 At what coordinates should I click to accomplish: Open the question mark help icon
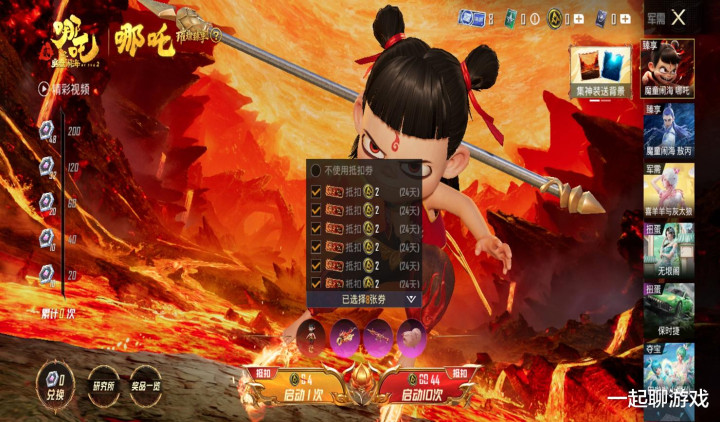pyautogui.click(x=215, y=33)
